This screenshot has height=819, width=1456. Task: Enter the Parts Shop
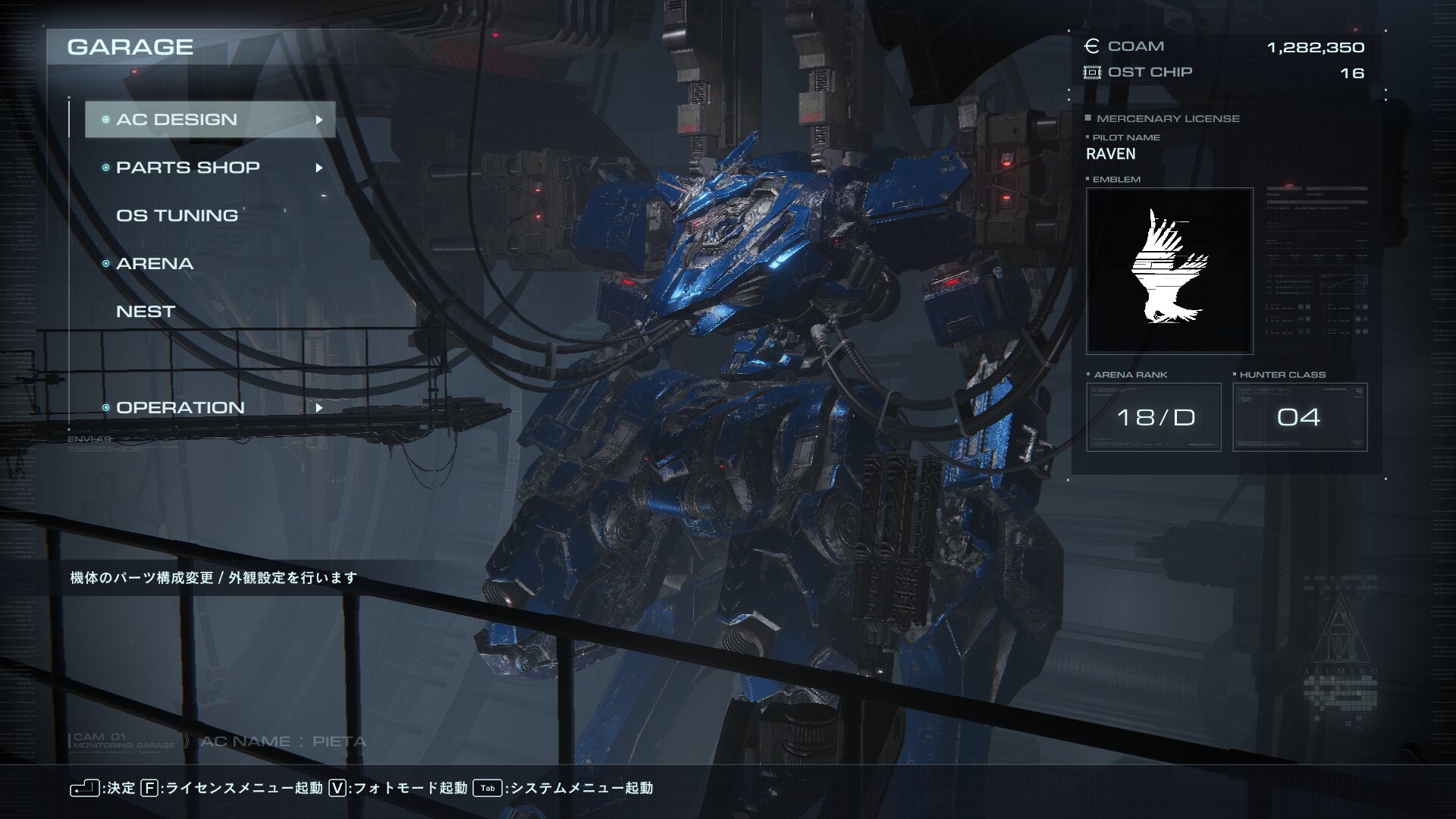(209, 168)
